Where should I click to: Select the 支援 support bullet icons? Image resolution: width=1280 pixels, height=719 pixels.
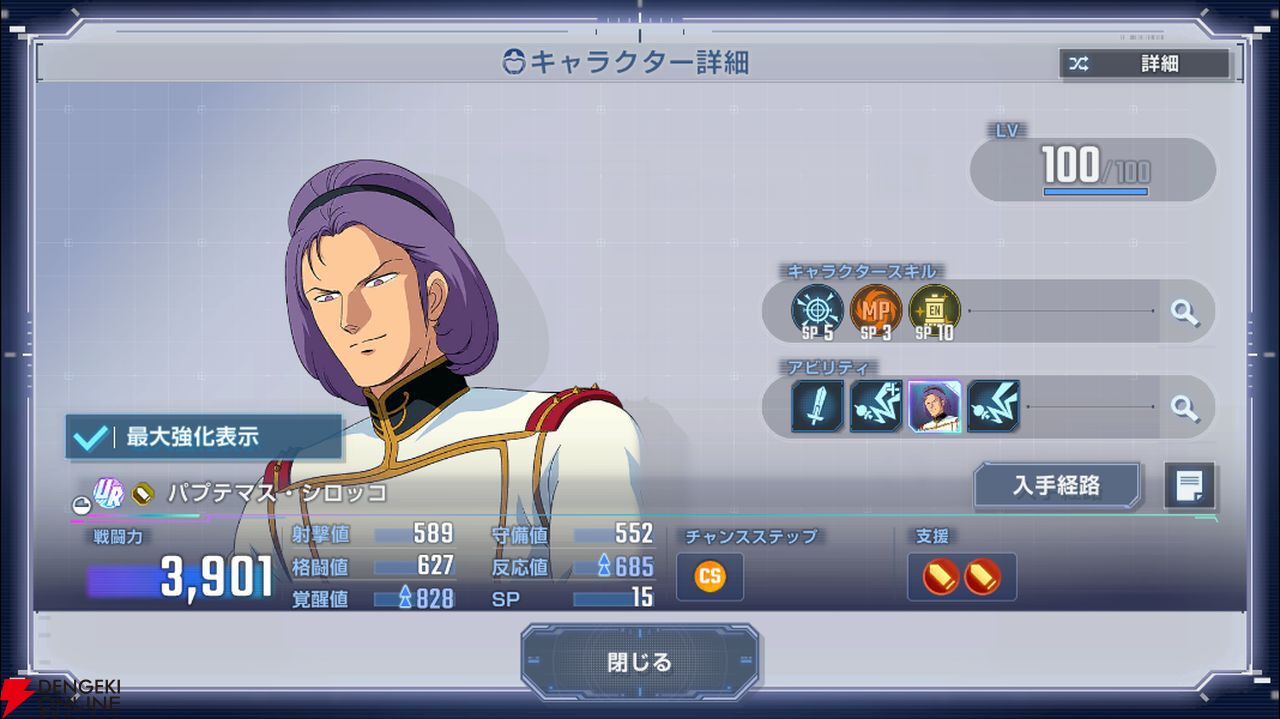click(x=961, y=577)
